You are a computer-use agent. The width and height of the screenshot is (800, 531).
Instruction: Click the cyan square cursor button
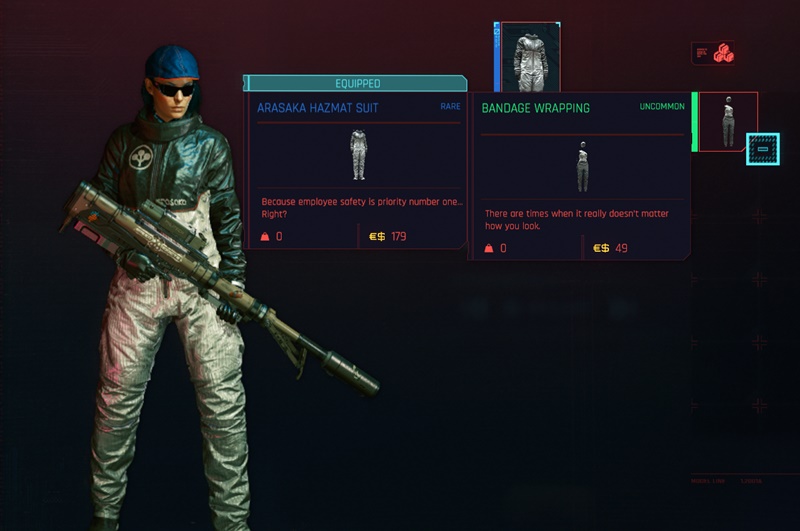click(762, 149)
